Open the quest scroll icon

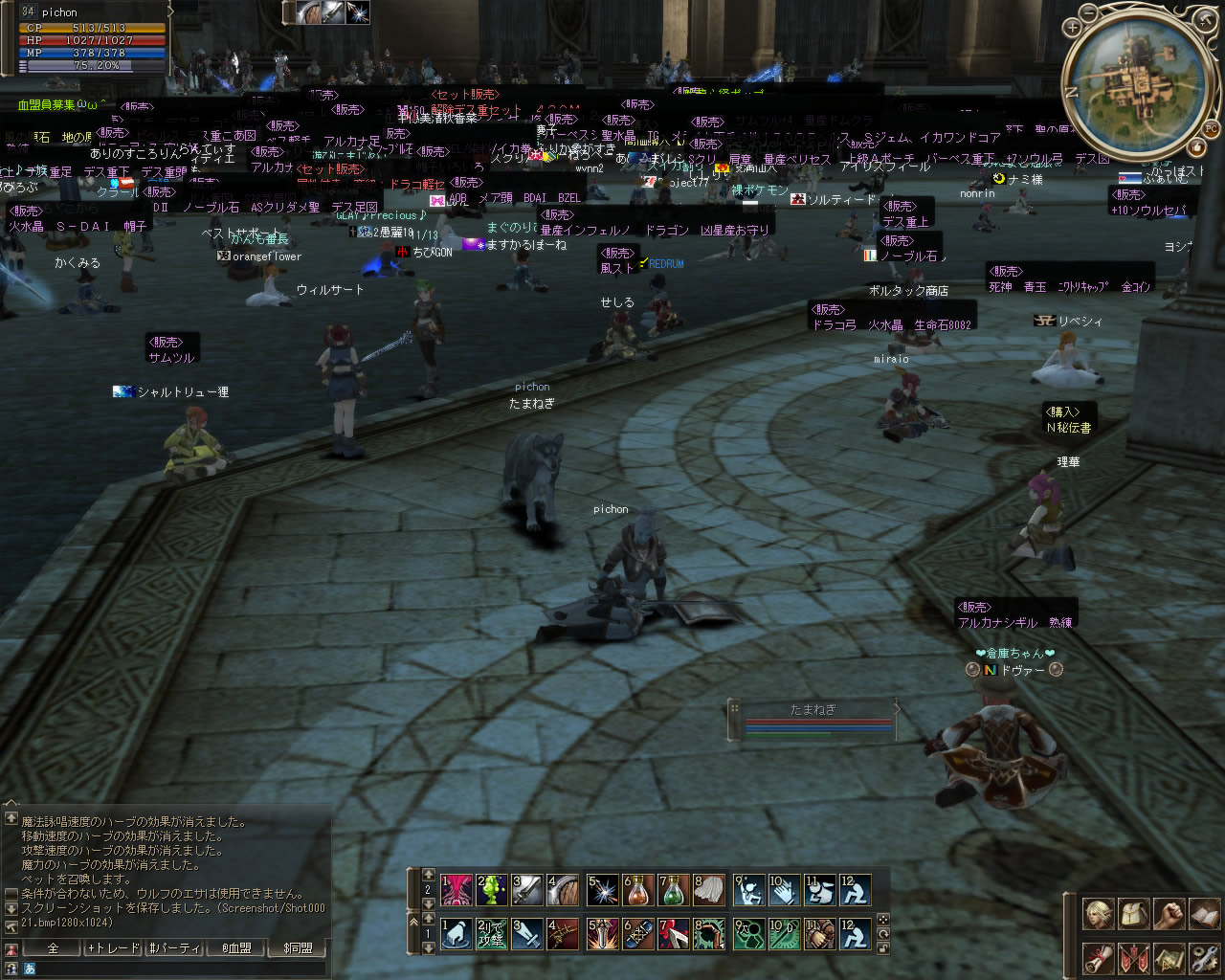point(1097,957)
